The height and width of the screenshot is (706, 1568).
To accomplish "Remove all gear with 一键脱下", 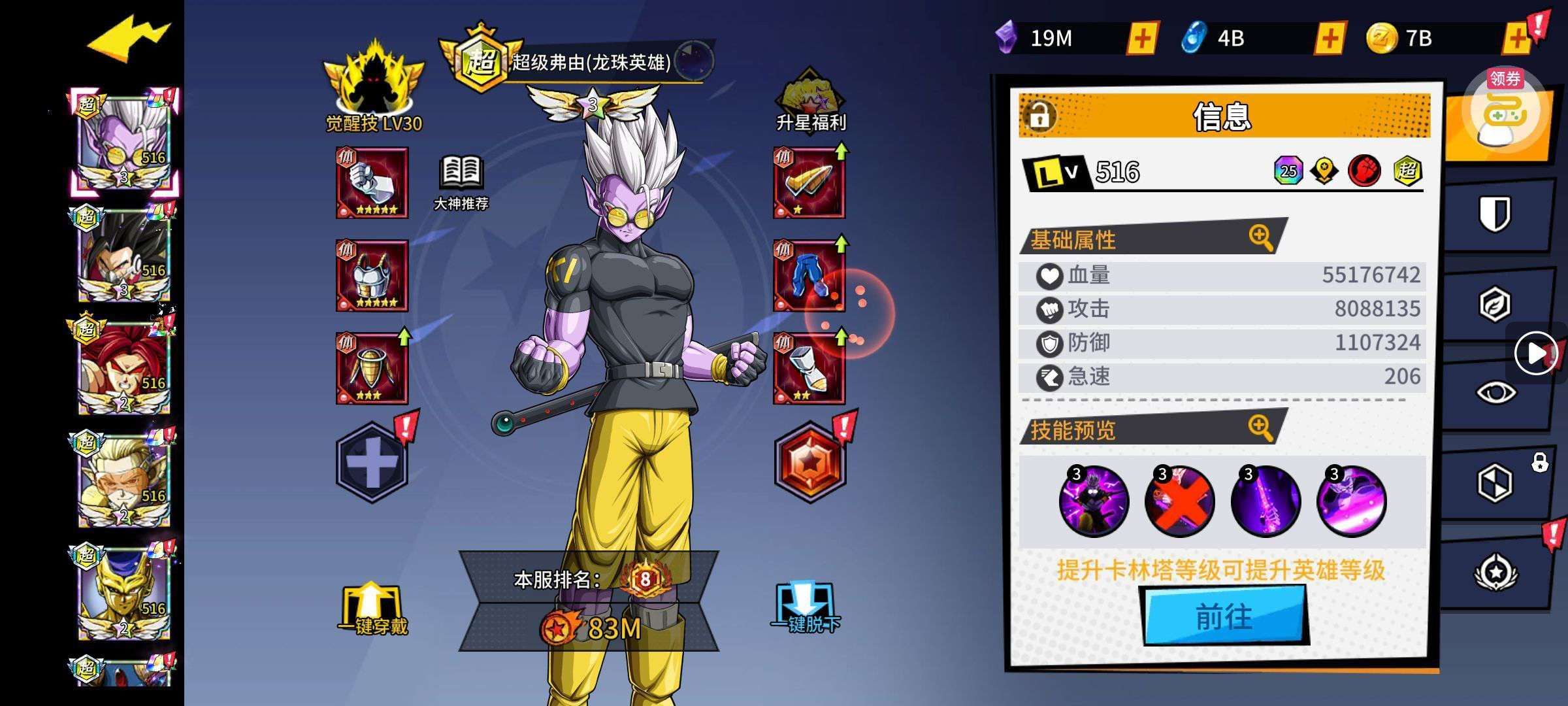I will click(x=806, y=609).
